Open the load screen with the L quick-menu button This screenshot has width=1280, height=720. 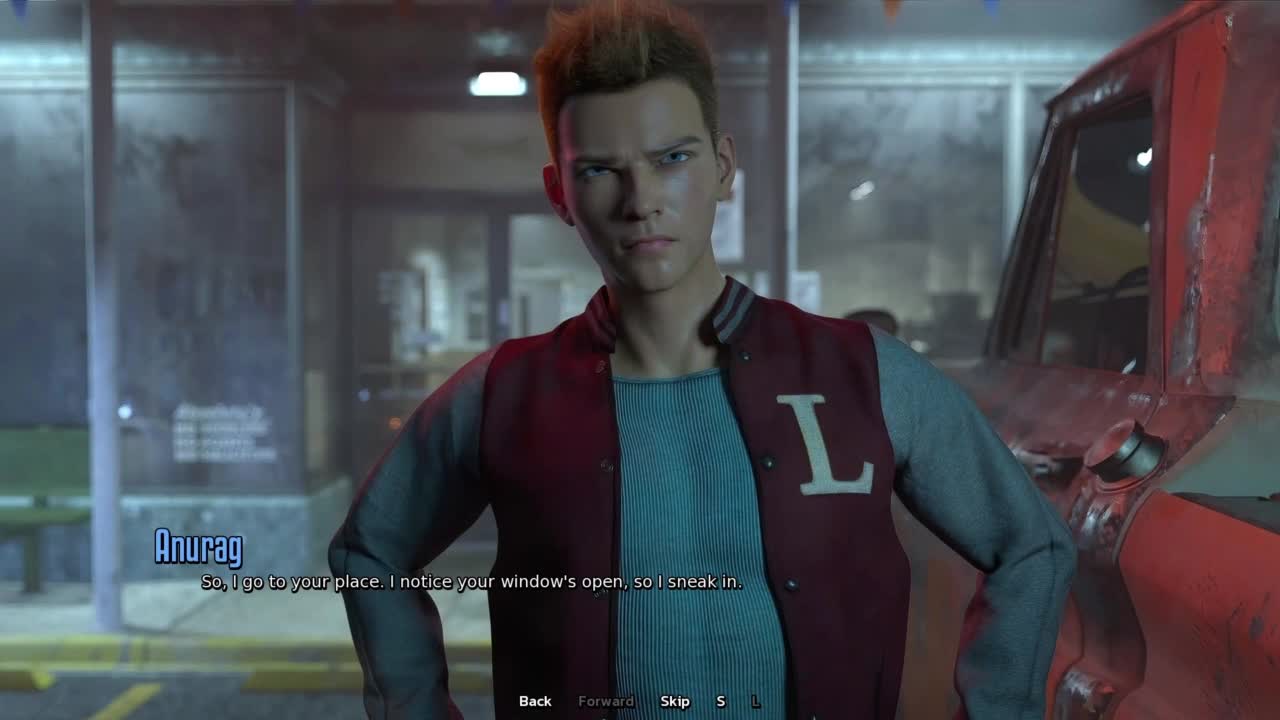click(756, 701)
